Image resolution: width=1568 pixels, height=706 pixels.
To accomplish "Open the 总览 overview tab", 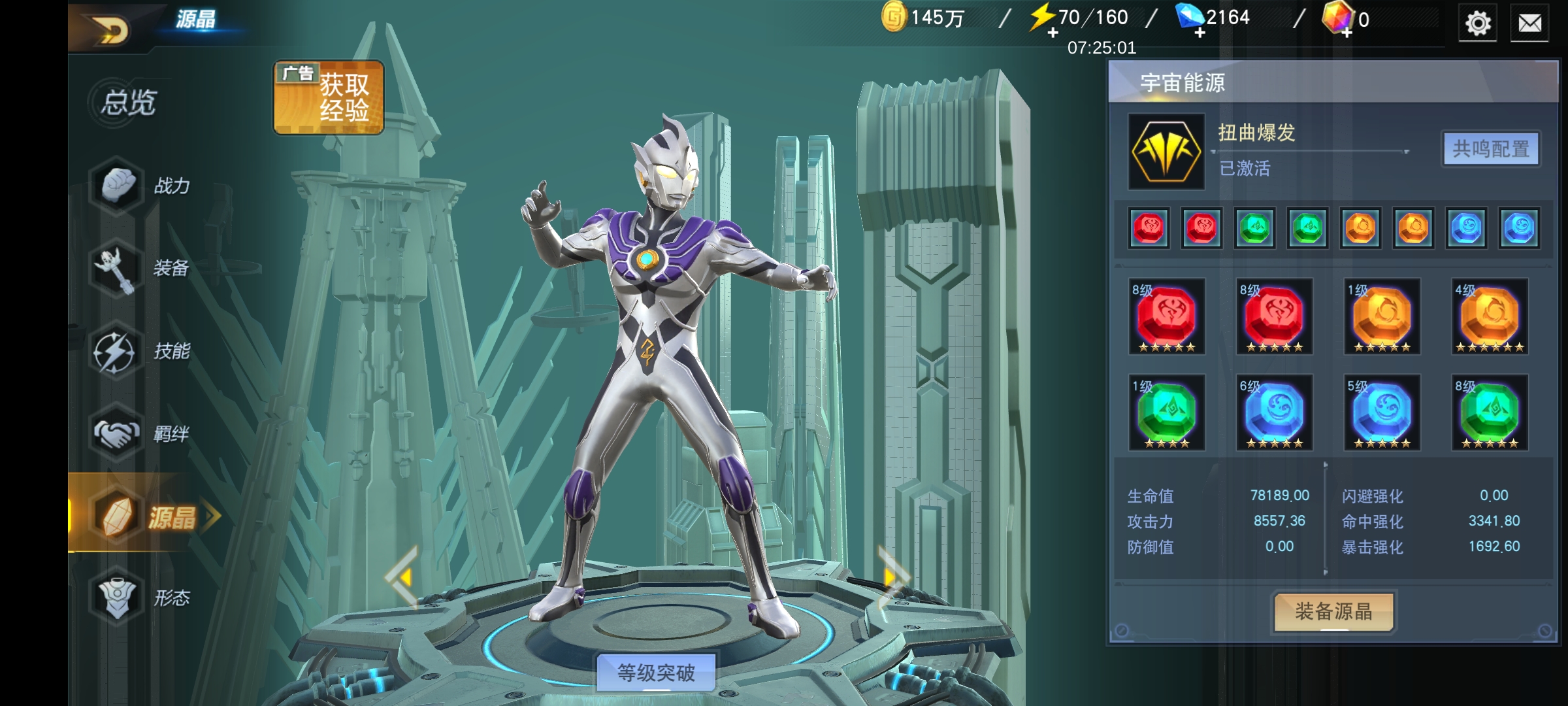I will click(129, 103).
